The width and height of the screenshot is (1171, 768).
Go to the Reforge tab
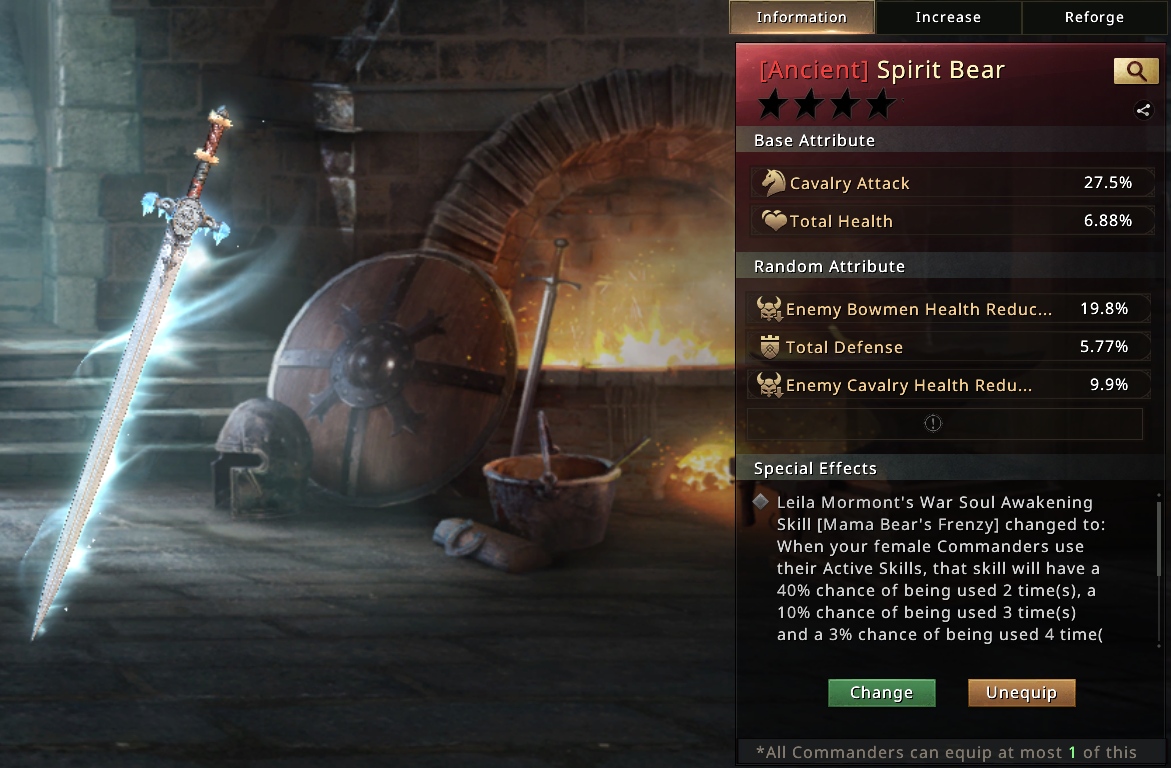[1094, 17]
